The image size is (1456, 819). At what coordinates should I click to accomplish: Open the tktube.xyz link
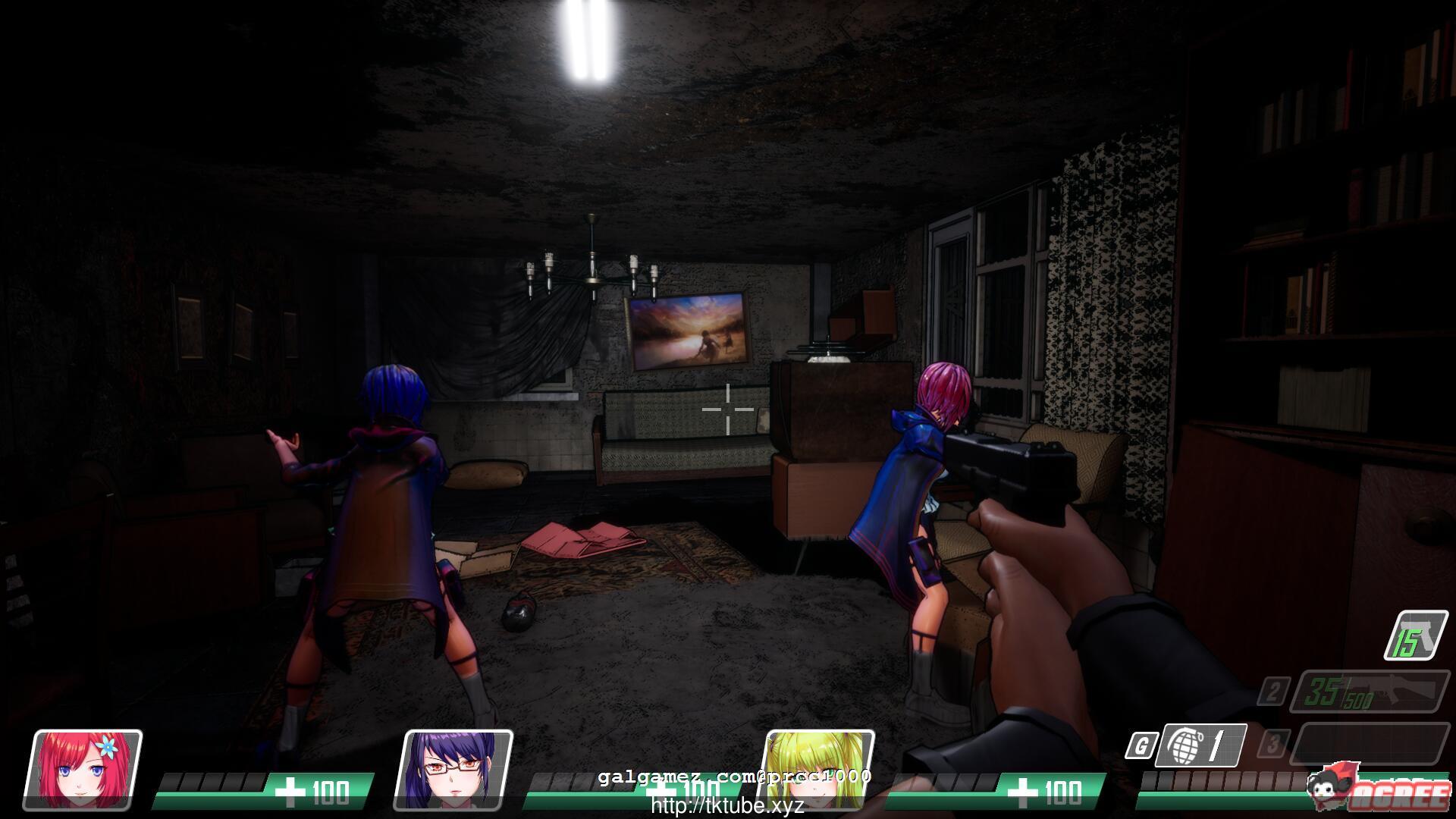click(728, 802)
